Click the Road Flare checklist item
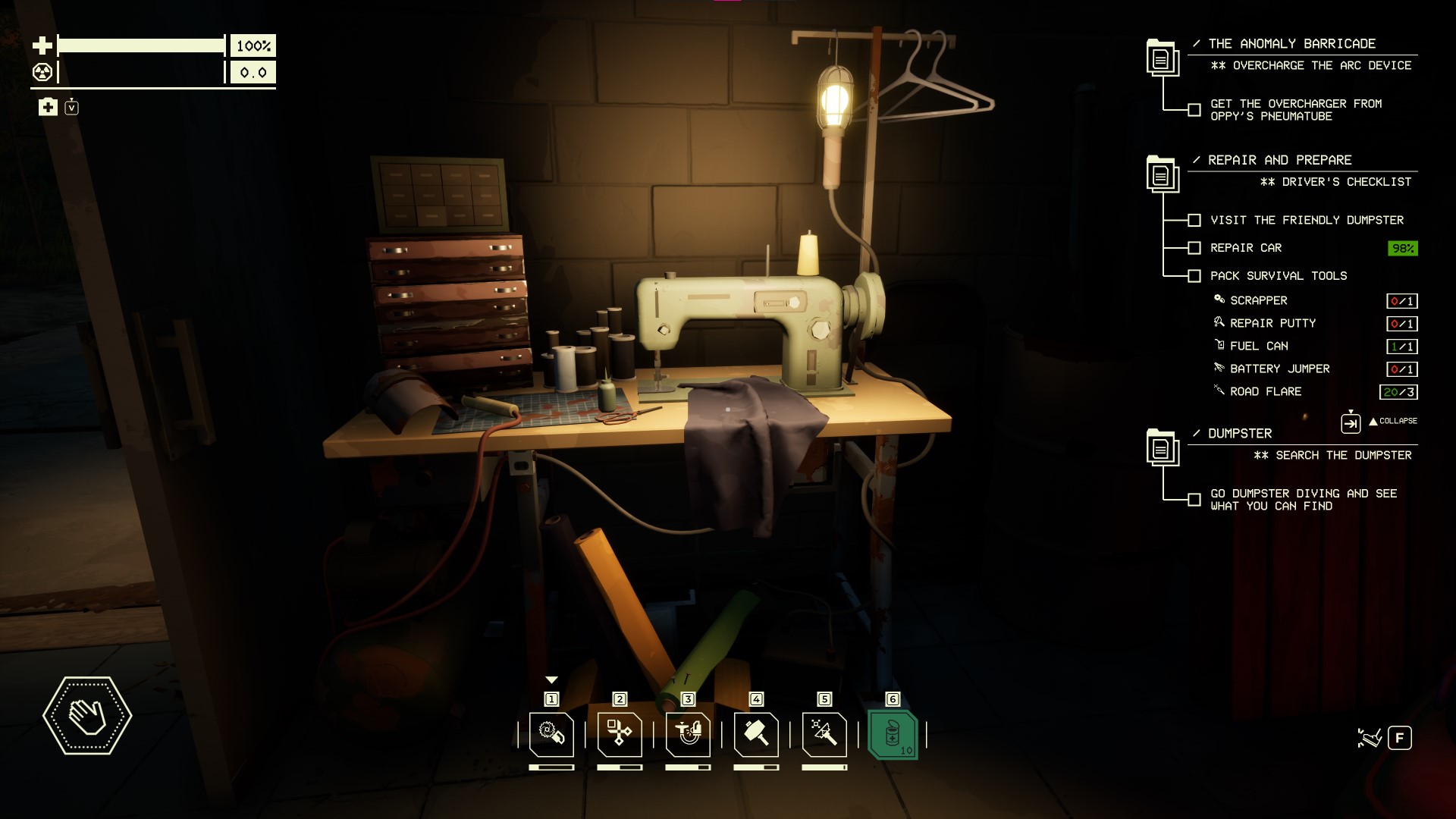The height and width of the screenshot is (819, 1456). 1265,391
